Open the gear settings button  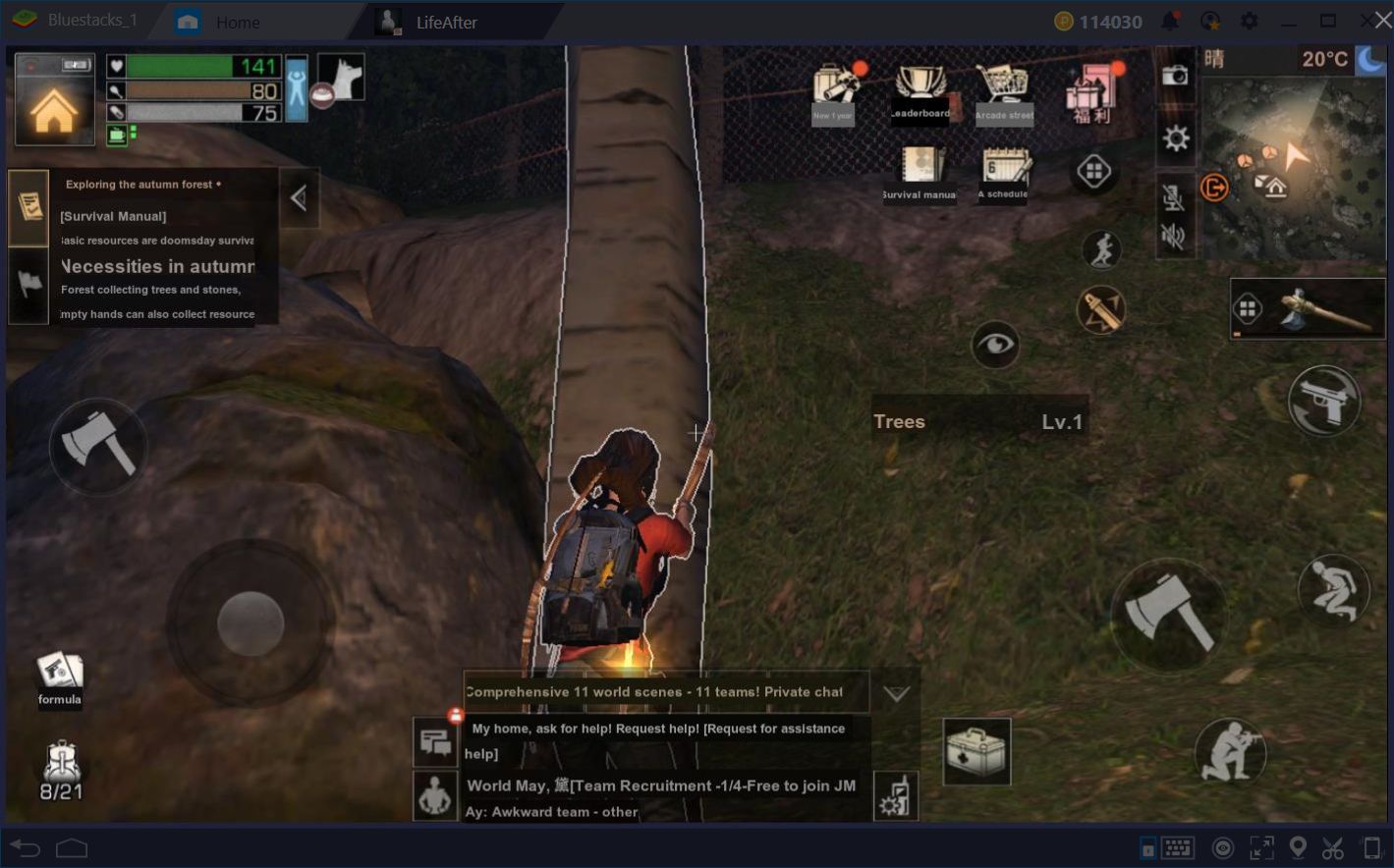coord(1176,138)
